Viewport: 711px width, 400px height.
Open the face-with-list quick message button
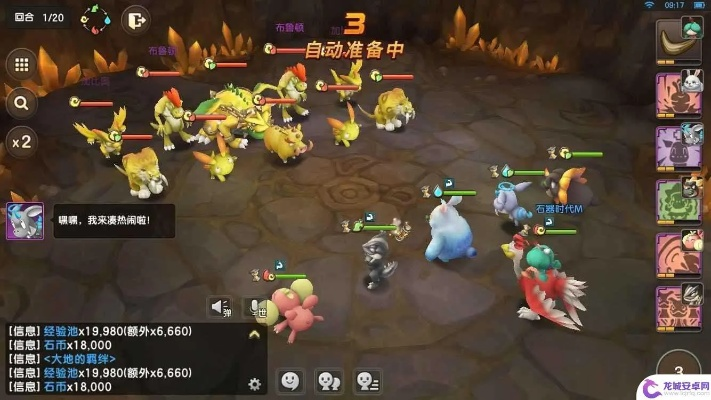click(x=368, y=380)
